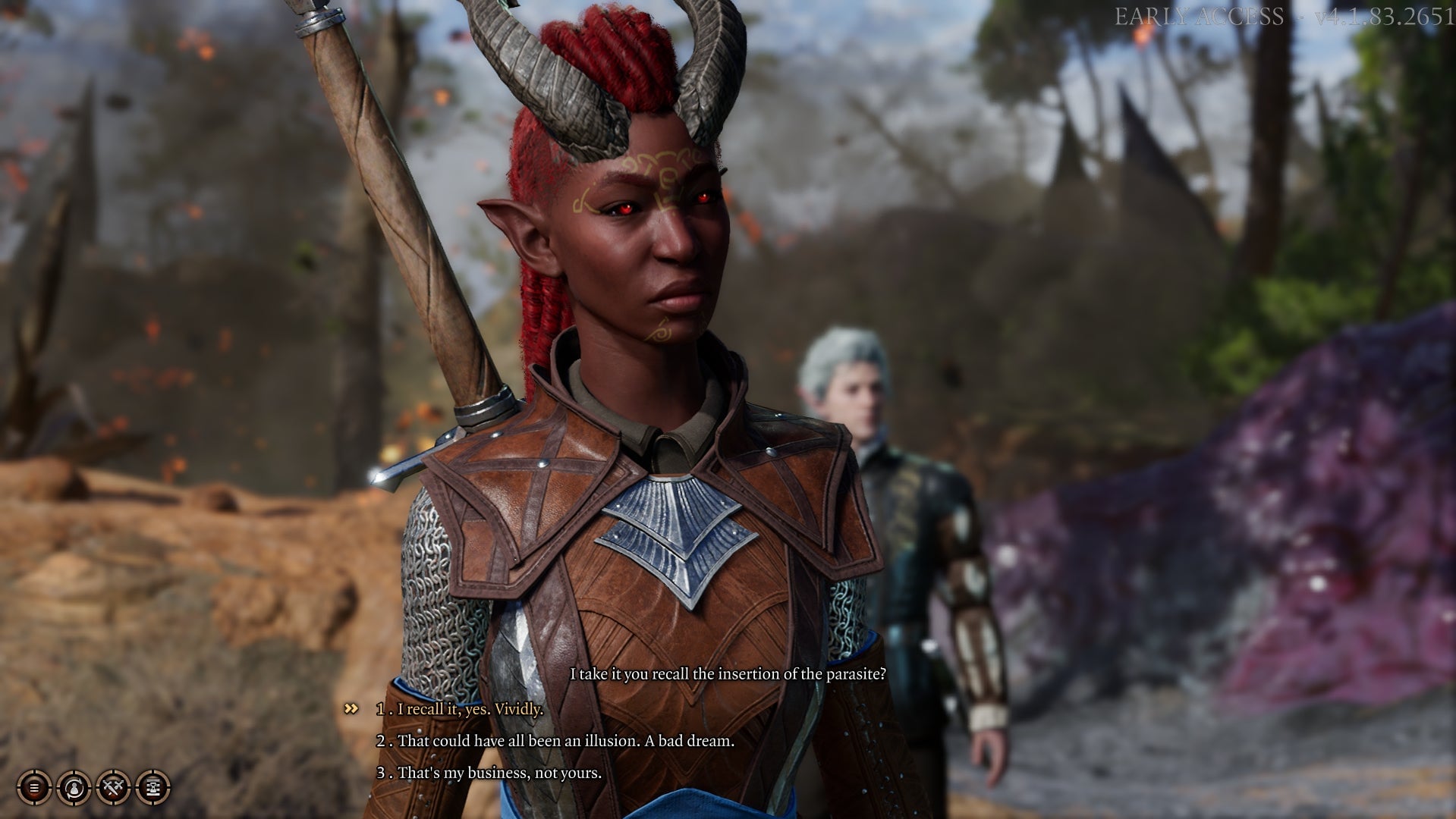Toggle combat mode using the swords button

click(113, 789)
